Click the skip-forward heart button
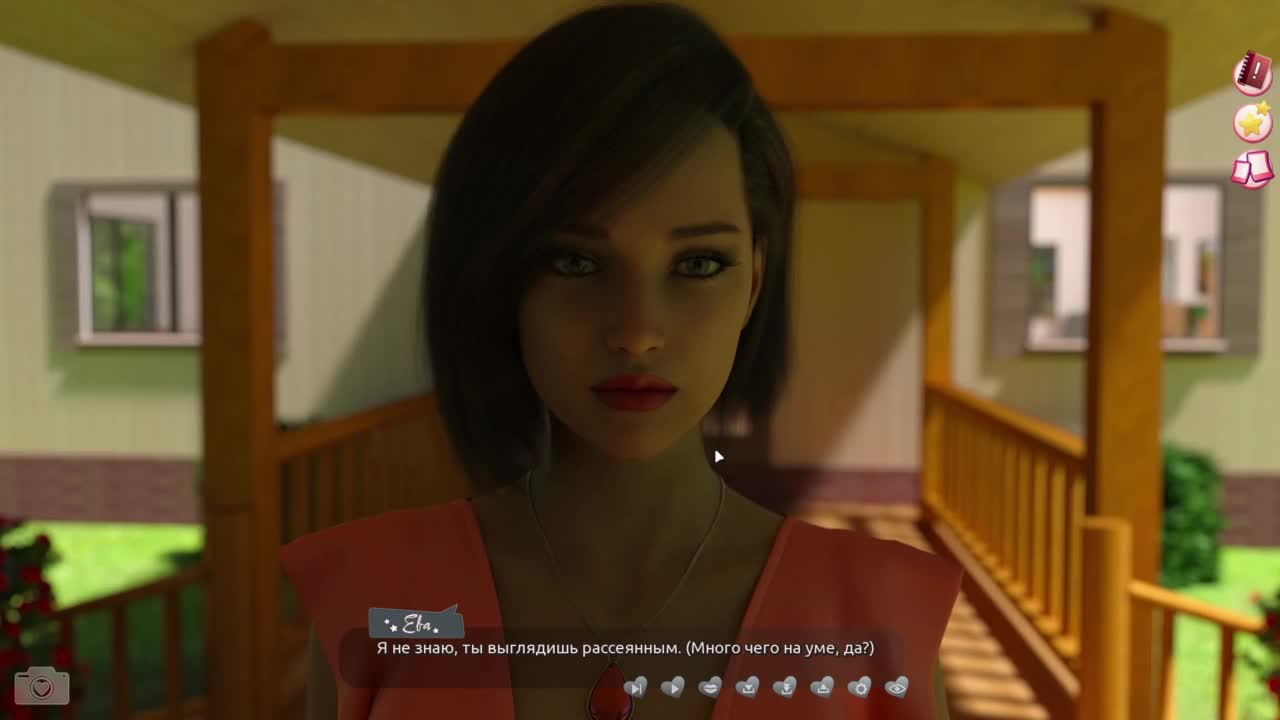Image resolution: width=1280 pixels, height=720 pixels. click(635, 687)
